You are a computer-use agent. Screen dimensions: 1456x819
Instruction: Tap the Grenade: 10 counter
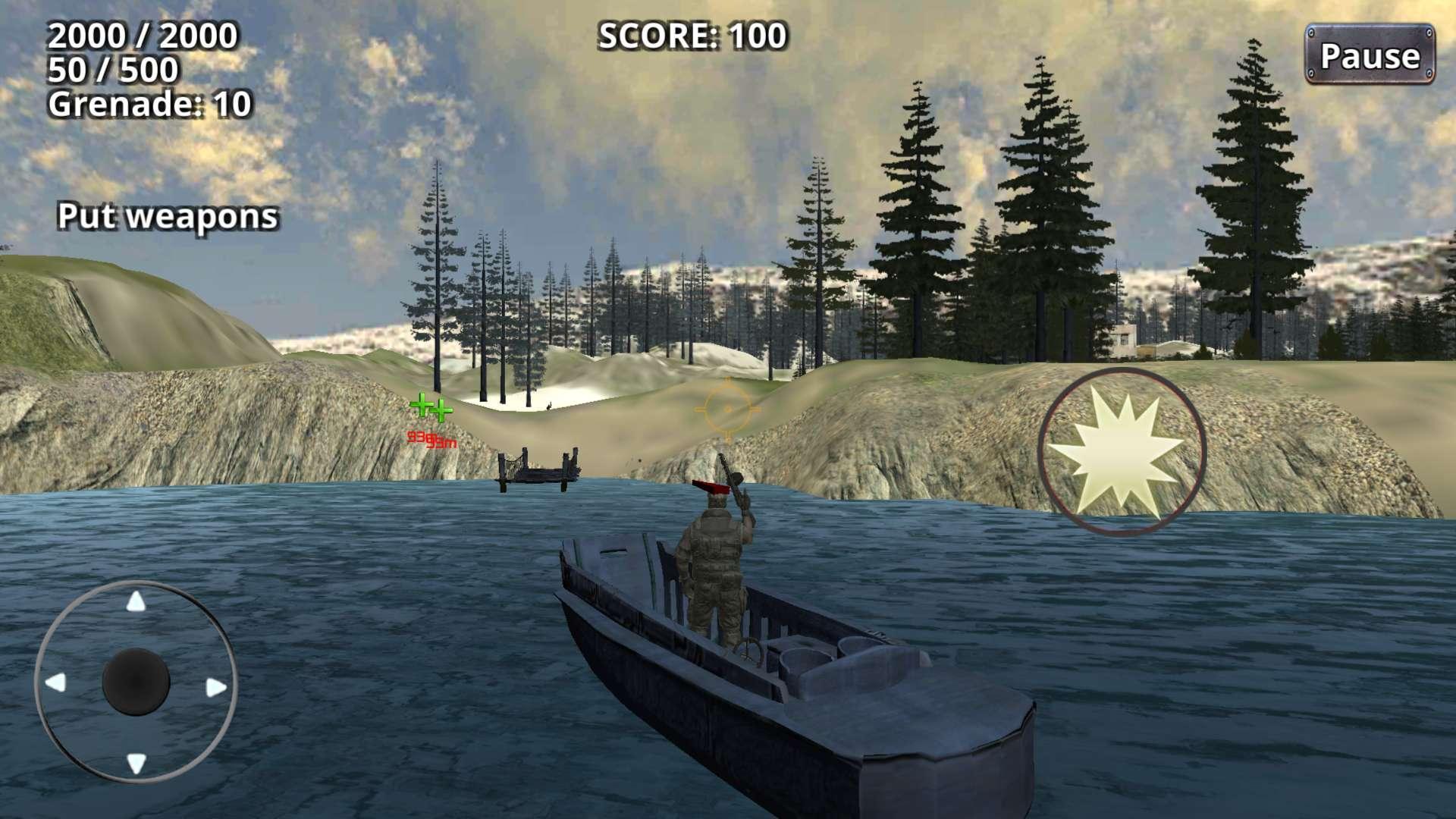tap(150, 106)
